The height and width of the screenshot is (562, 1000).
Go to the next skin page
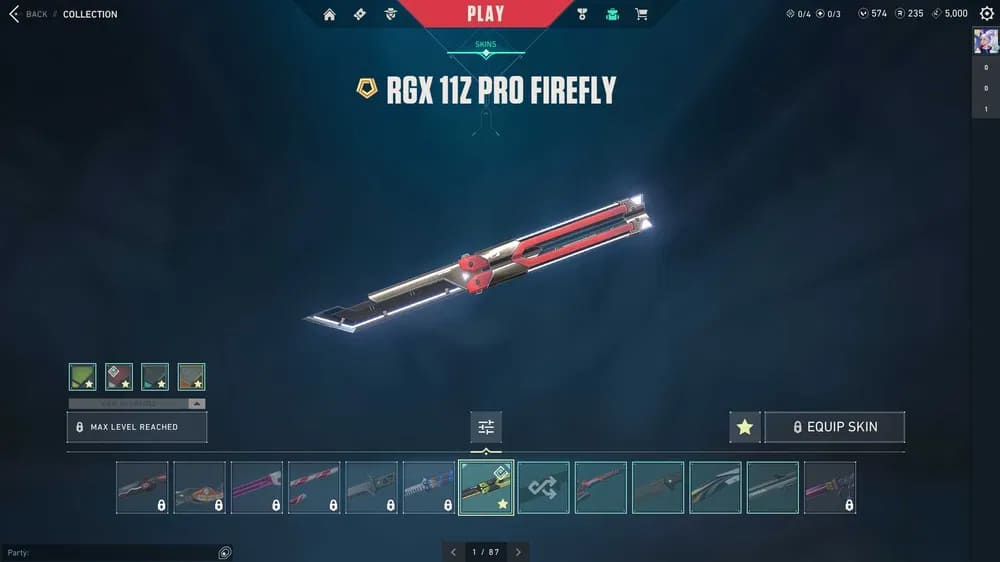[518, 551]
